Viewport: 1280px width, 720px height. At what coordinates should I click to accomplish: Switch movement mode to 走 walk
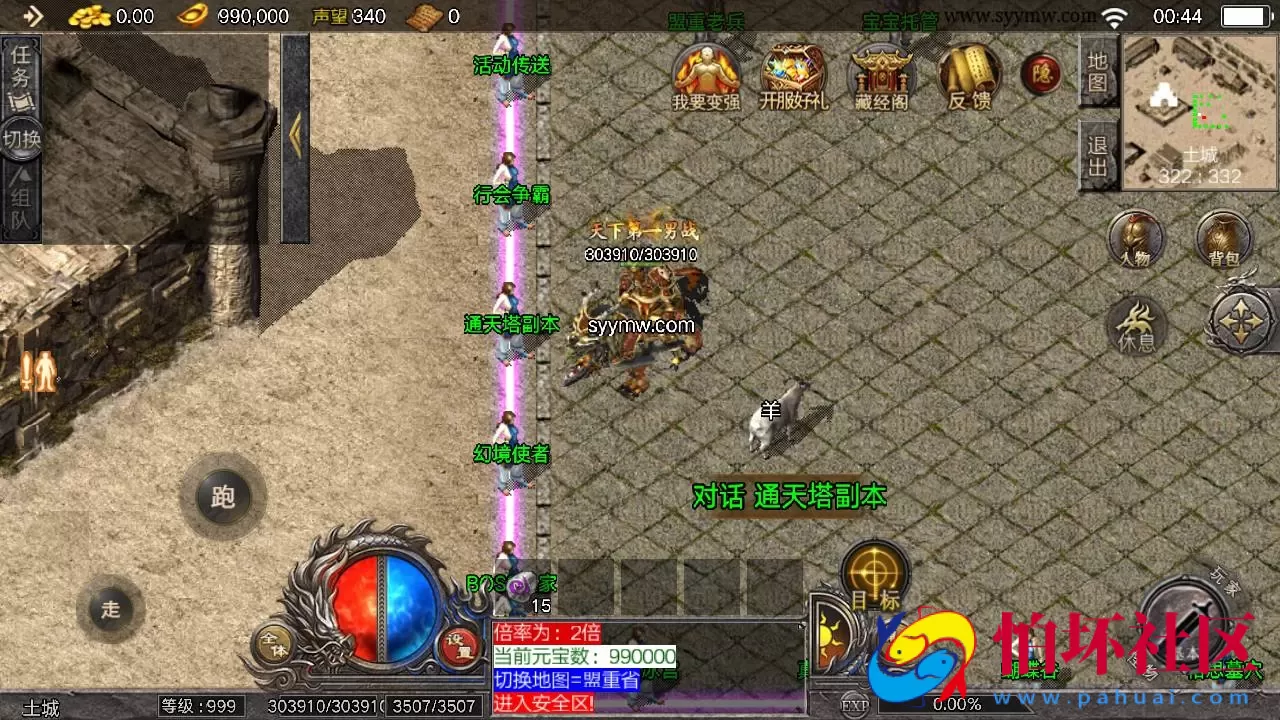[x=110, y=607]
